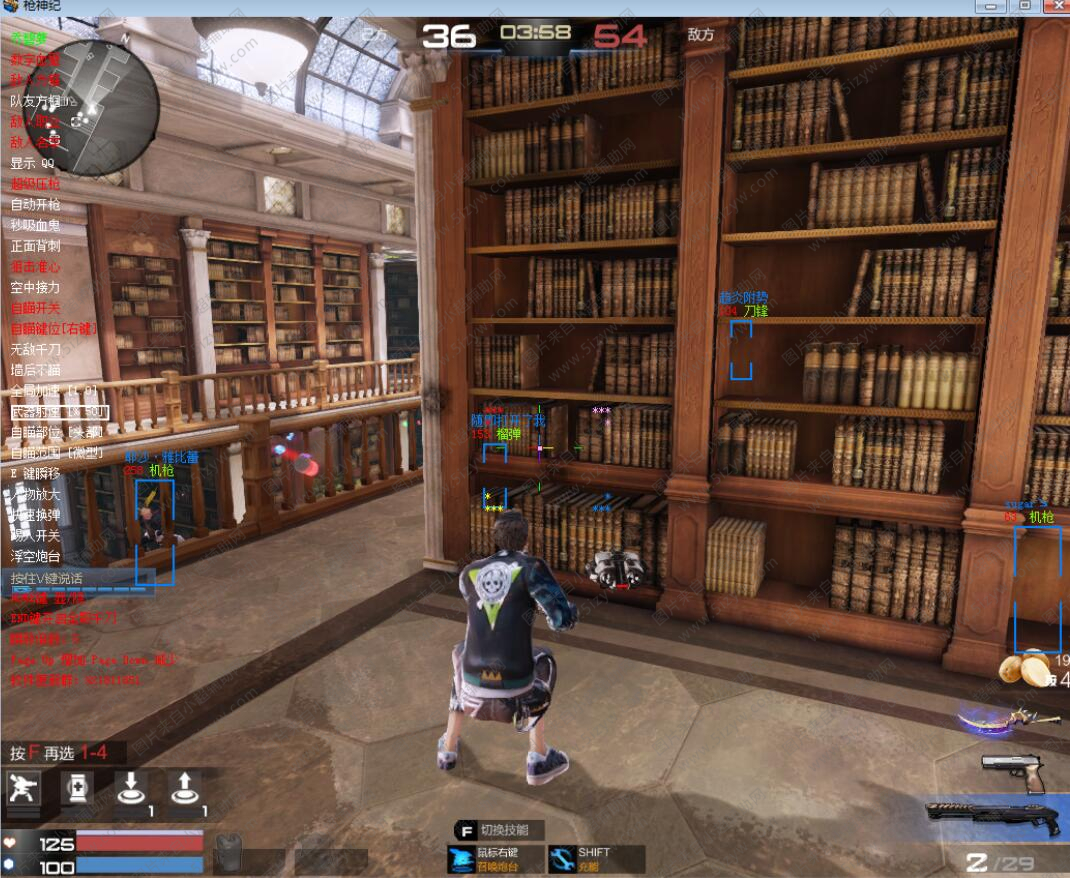Select the turret build skill icon
Image resolution: width=1070 pixels, height=878 pixels.
tap(23, 788)
